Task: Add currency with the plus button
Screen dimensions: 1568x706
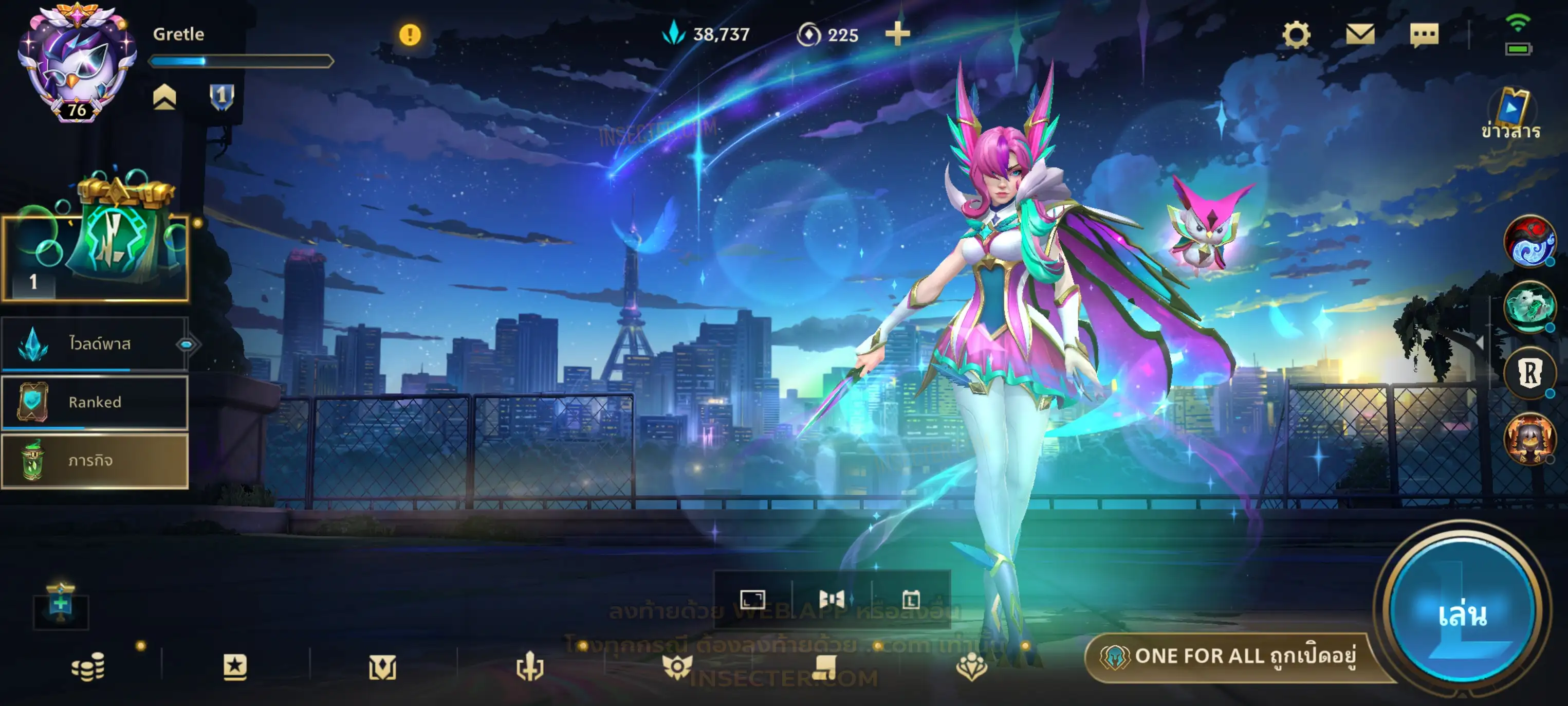Action: (897, 34)
